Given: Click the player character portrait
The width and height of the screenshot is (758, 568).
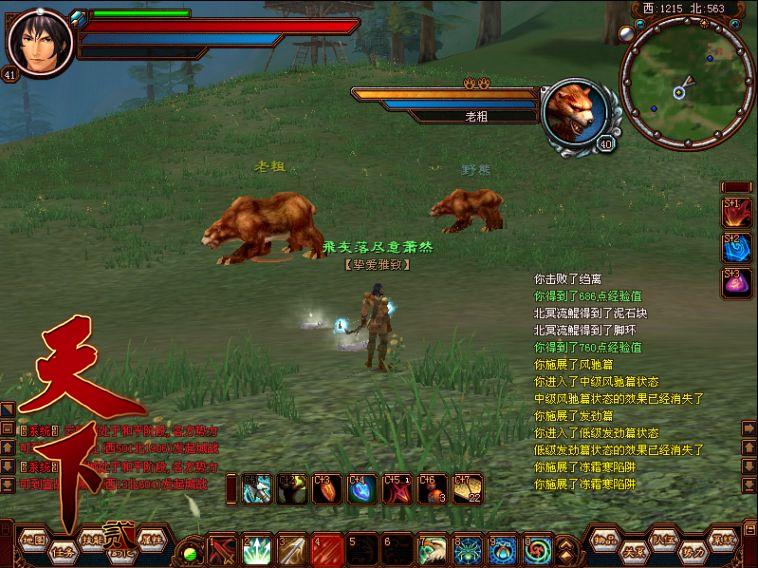Looking at the screenshot, I should (x=39, y=41).
